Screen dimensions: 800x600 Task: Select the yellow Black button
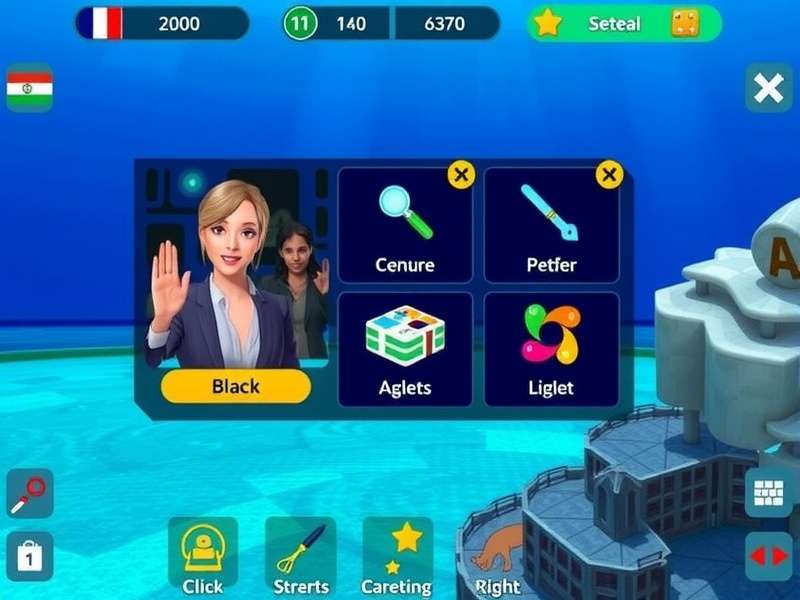pyautogui.click(x=236, y=386)
